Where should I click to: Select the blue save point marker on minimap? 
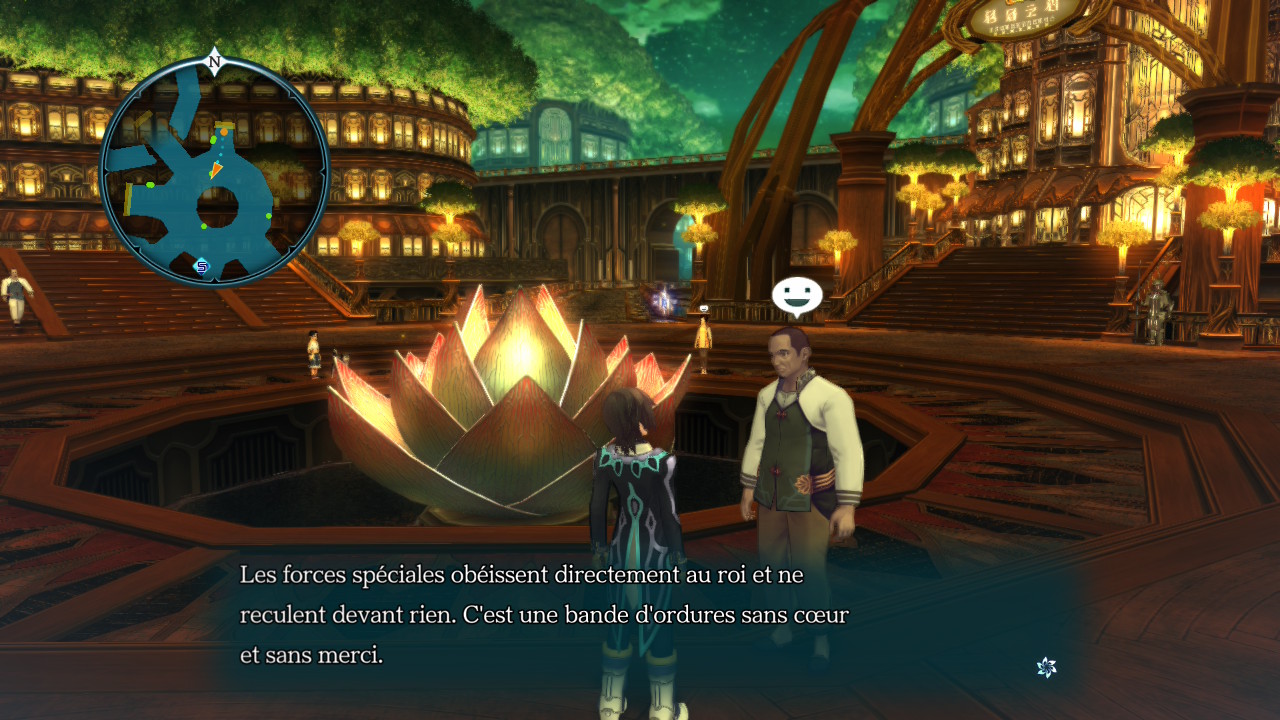point(202,266)
